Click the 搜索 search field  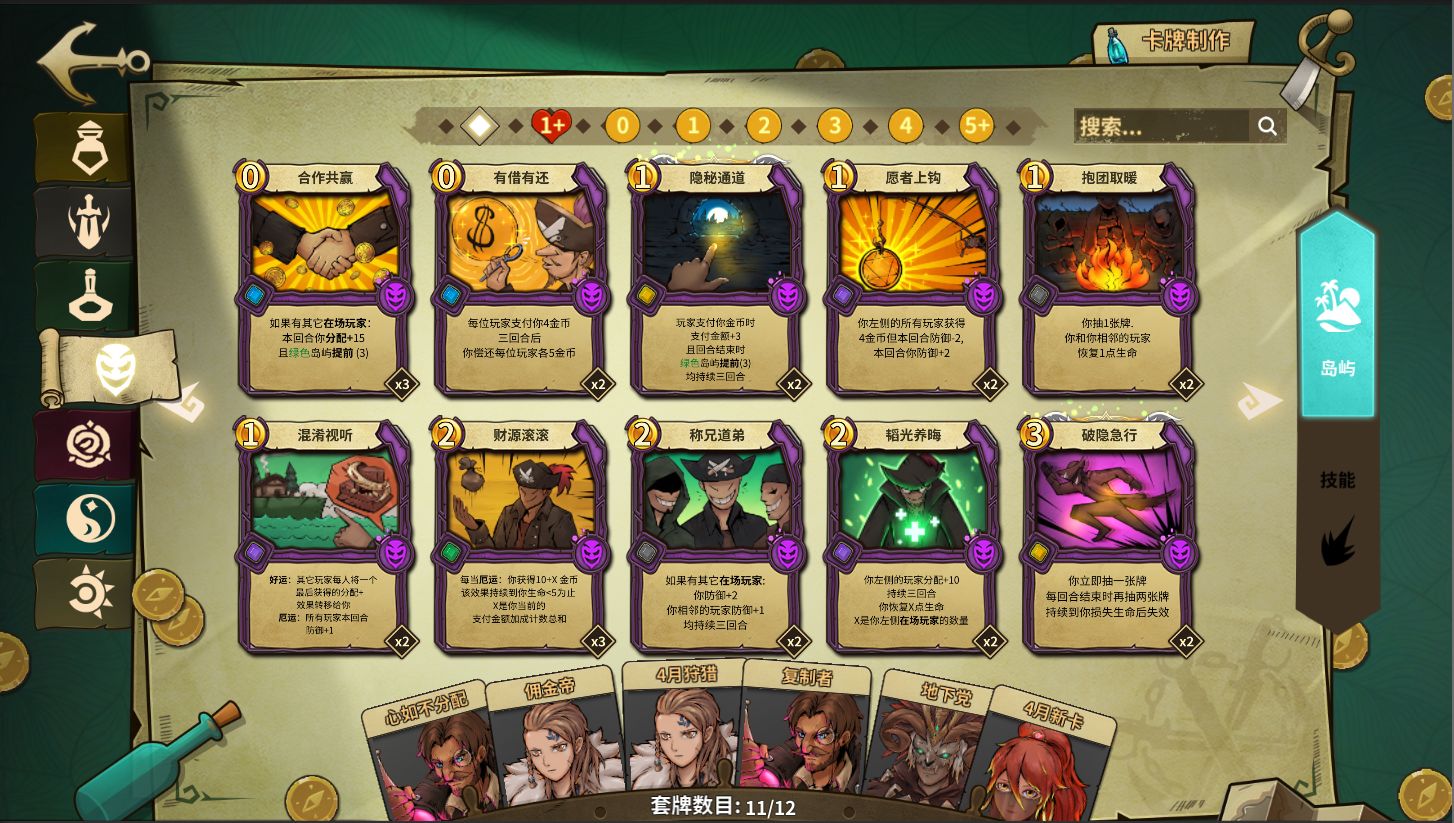tap(1162, 126)
